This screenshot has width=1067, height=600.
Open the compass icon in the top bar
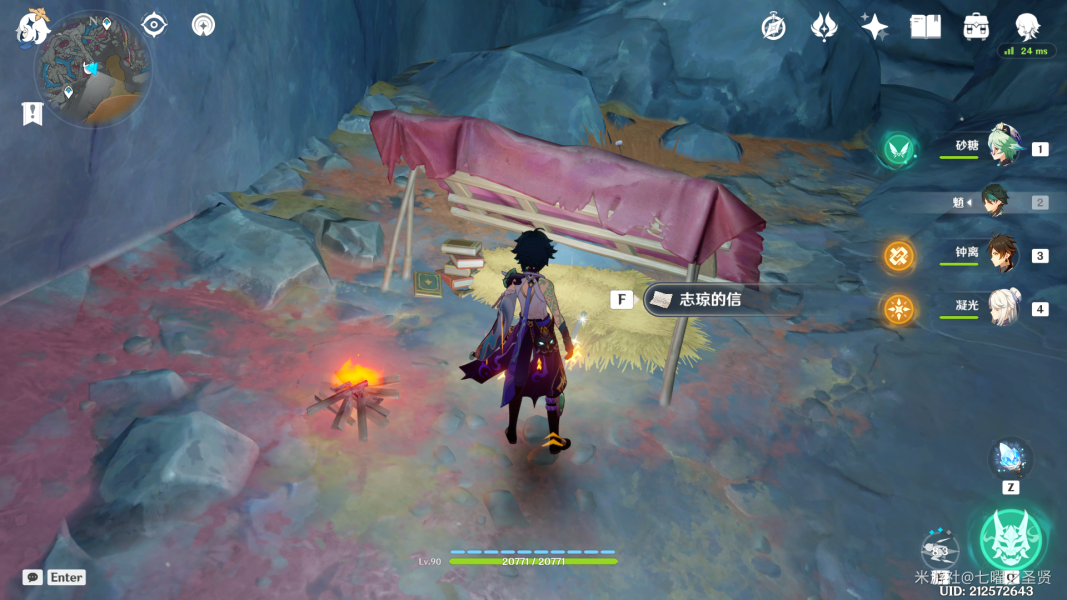click(x=773, y=27)
